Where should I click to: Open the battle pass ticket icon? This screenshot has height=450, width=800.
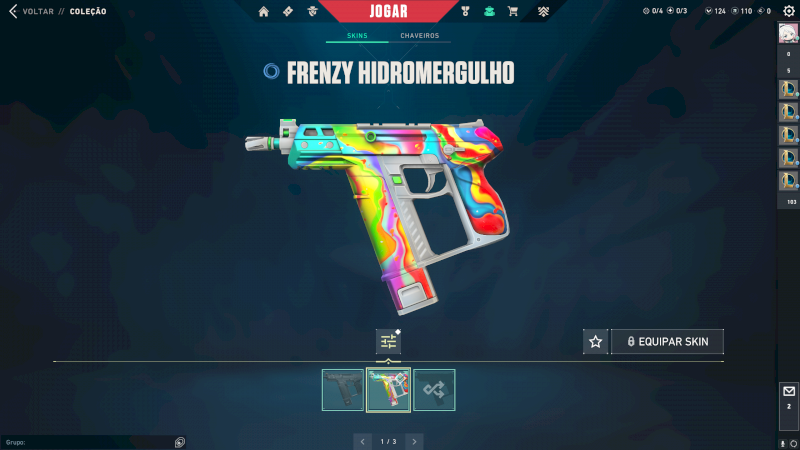point(288,12)
